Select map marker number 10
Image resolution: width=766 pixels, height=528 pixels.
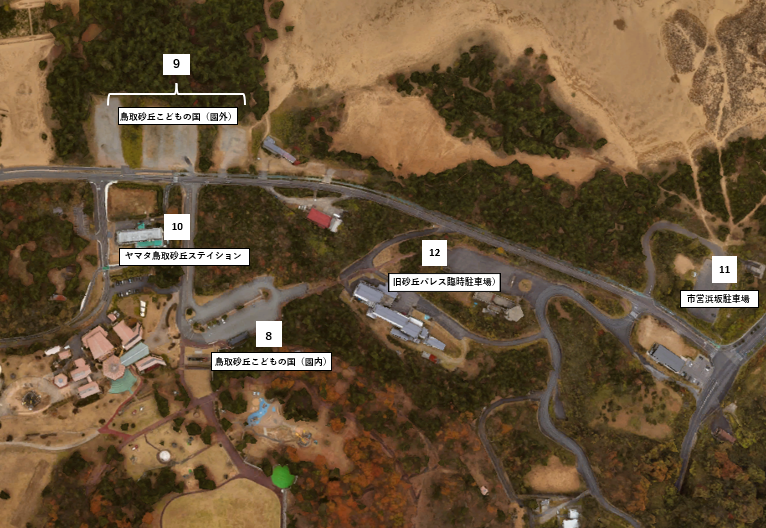[177, 228]
